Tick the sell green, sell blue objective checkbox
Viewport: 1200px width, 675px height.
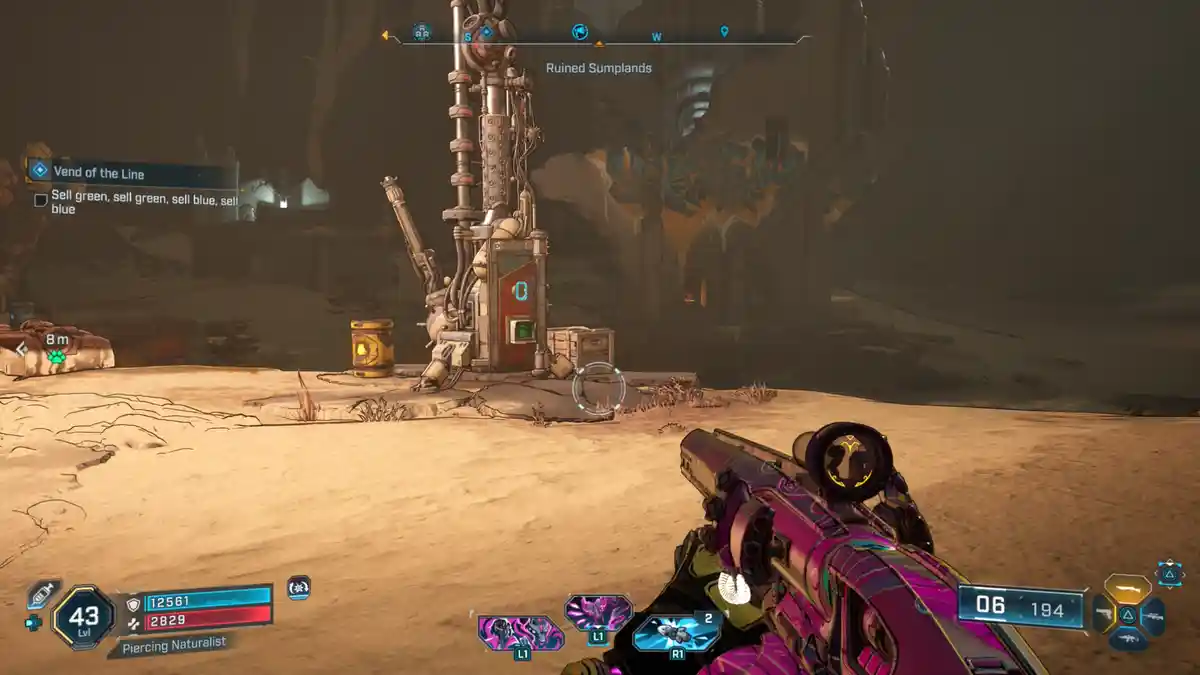tap(41, 200)
